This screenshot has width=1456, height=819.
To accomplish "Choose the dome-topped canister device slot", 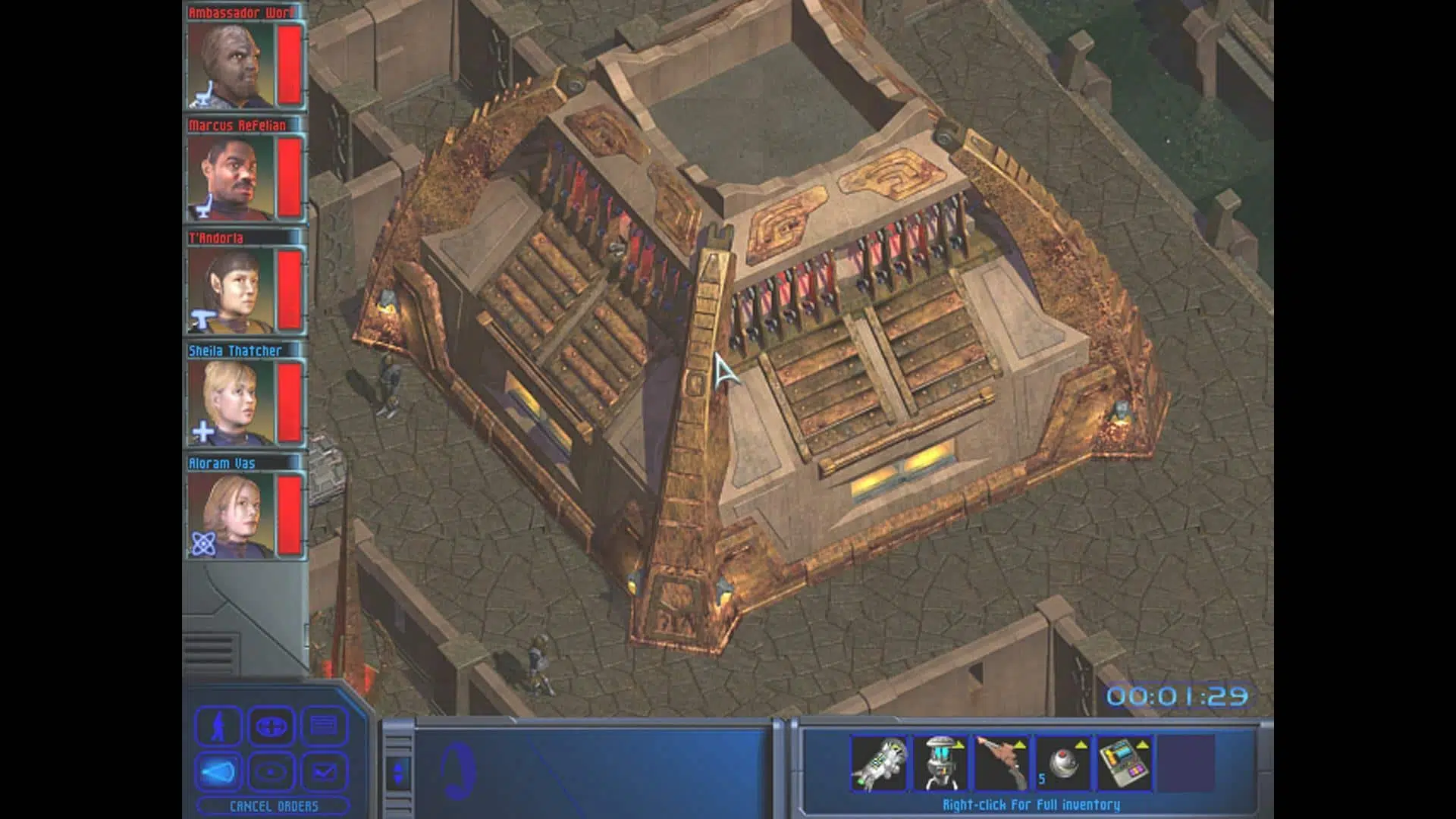I will pyautogui.click(x=941, y=764).
